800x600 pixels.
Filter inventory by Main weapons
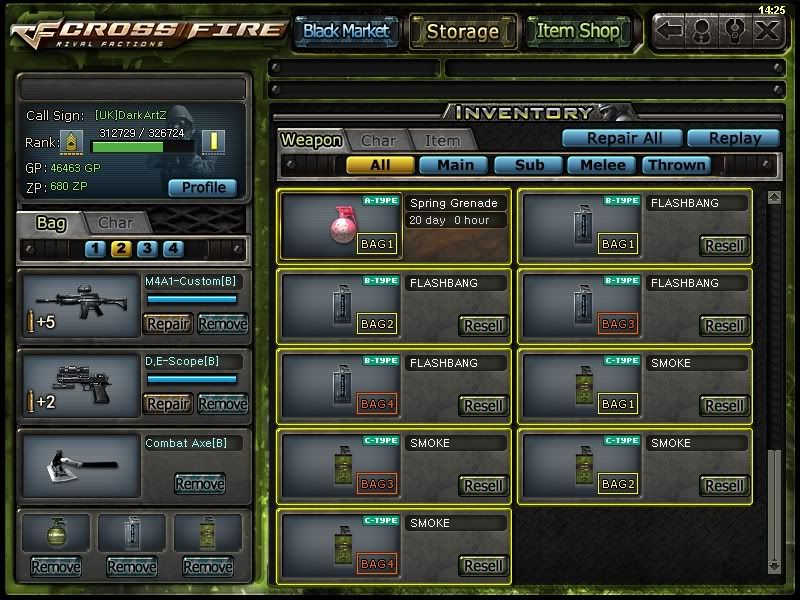[454, 165]
